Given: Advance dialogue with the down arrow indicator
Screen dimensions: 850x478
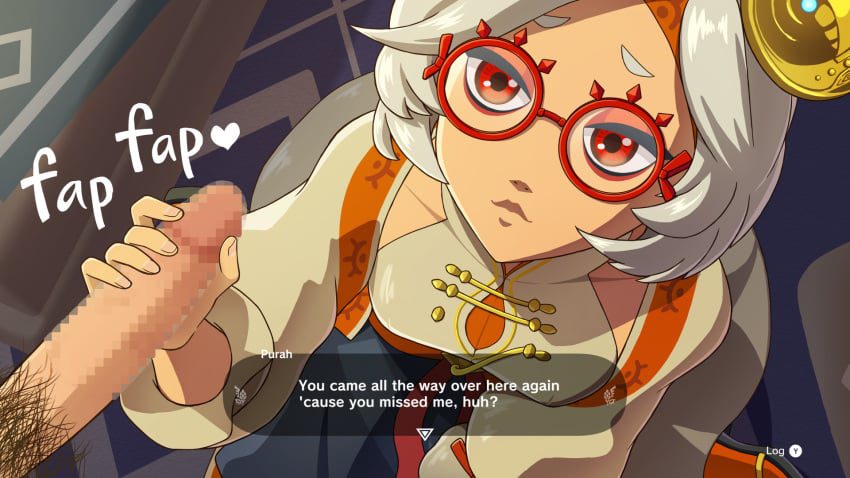Looking at the screenshot, I should pos(424,435).
